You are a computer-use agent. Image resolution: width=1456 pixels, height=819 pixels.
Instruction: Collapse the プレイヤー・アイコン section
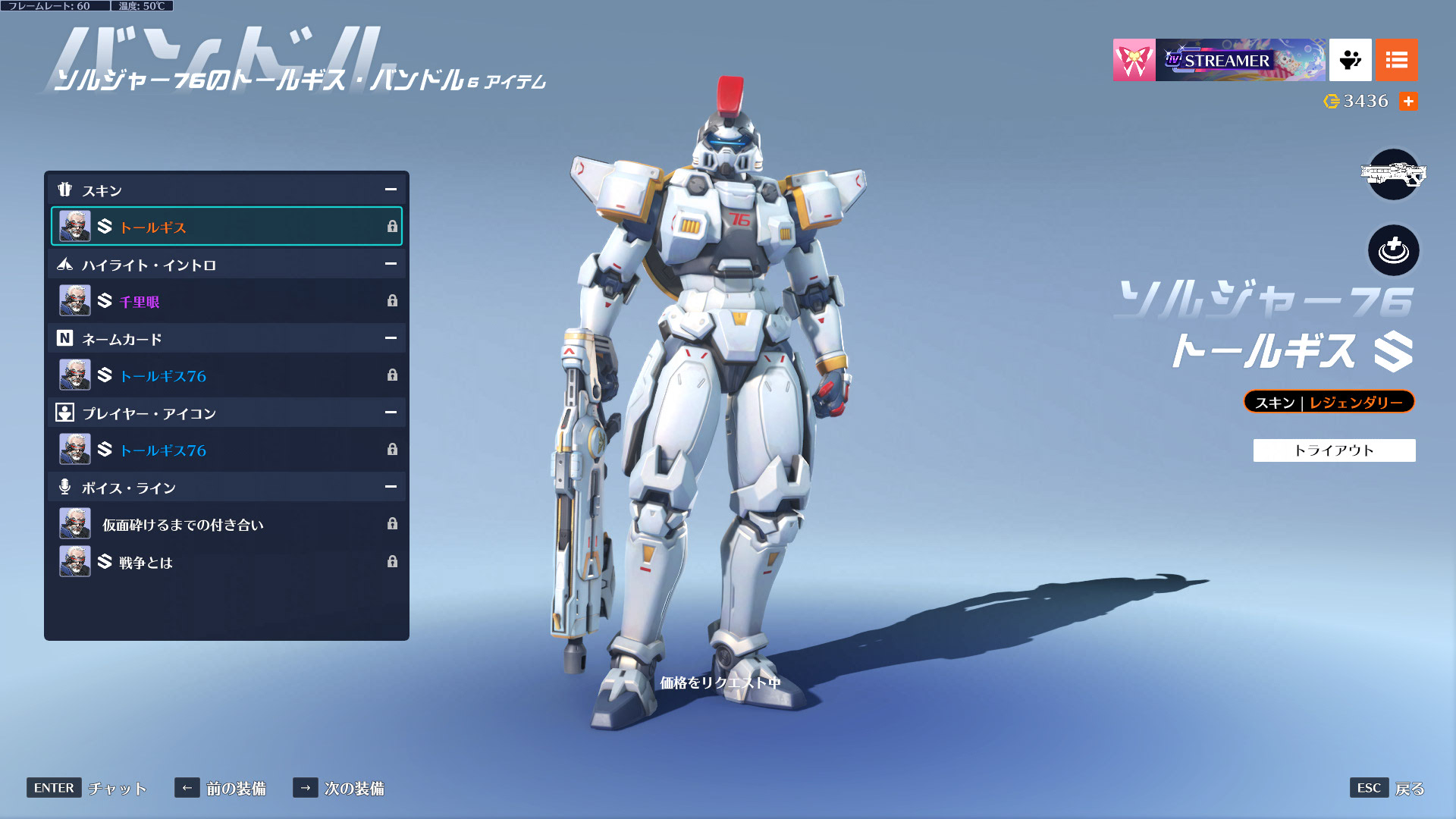(391, 413)
